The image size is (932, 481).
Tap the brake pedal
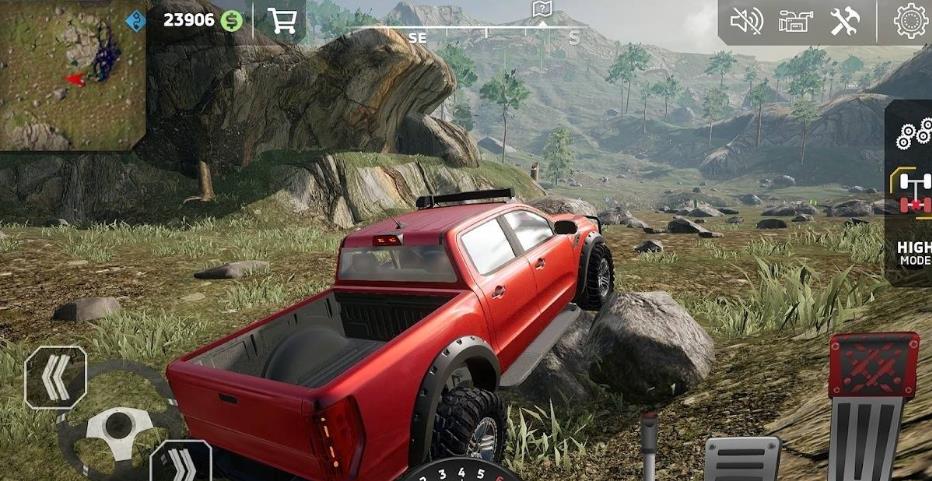point(742,459)
